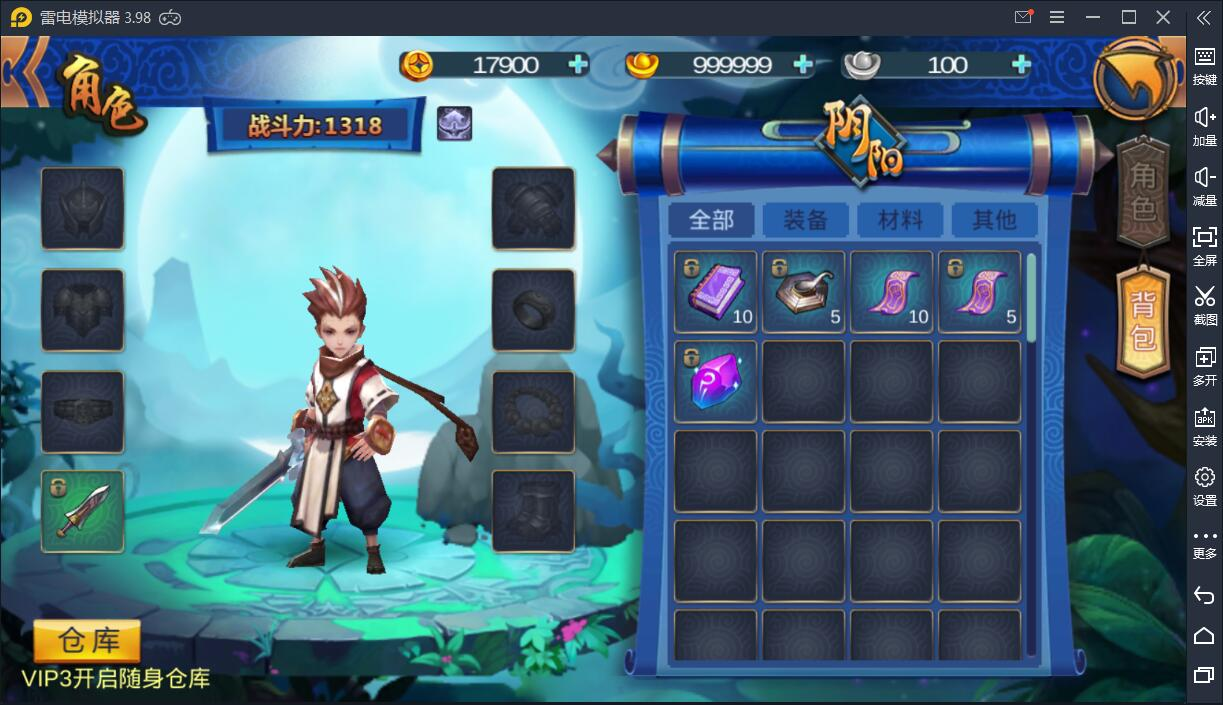1223x705 pixels.
Task: Add silver ingots using plus button
Action: click(x=1021, y=65)
